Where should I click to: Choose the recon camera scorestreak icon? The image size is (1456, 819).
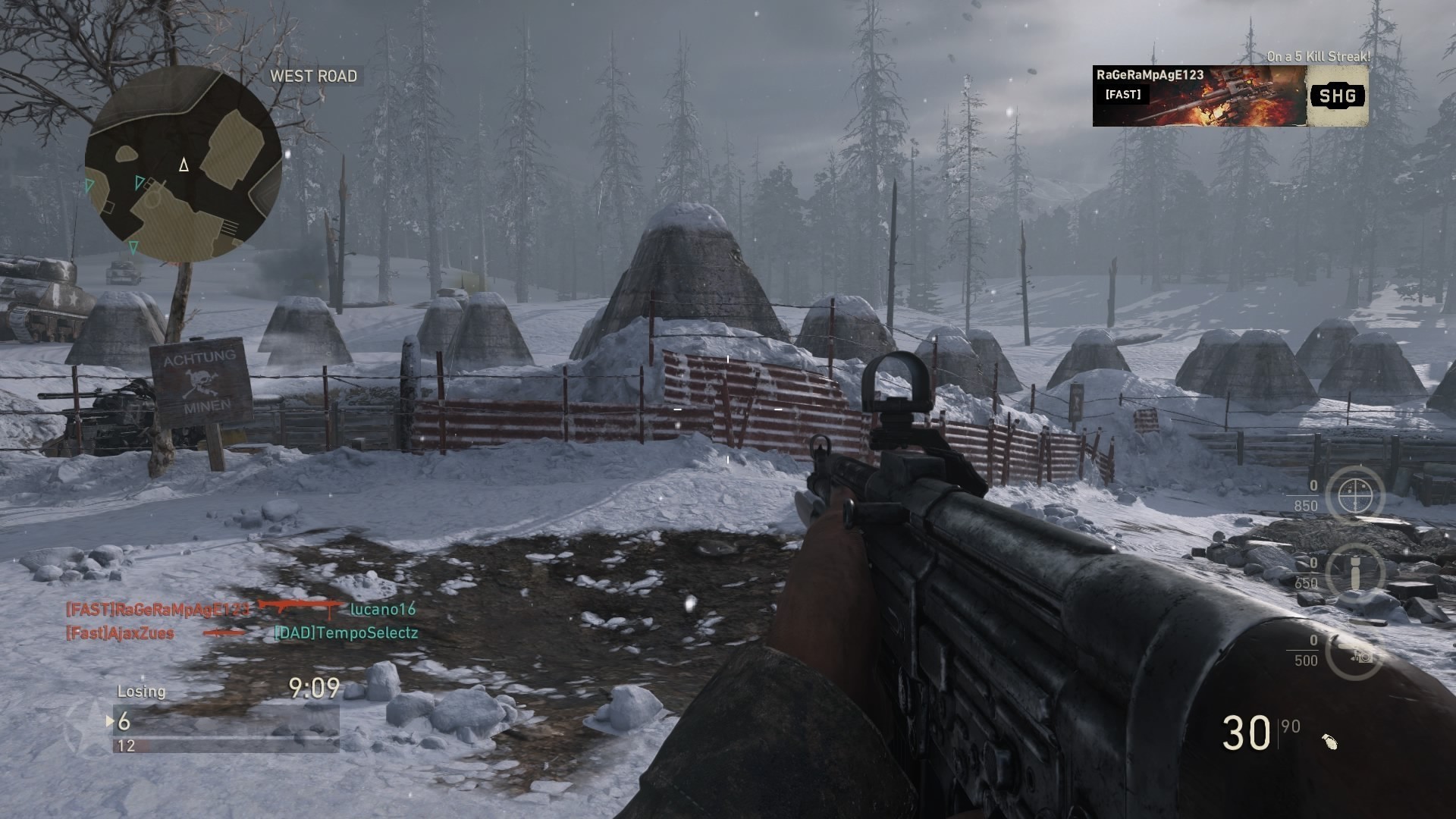point(1355,652)
